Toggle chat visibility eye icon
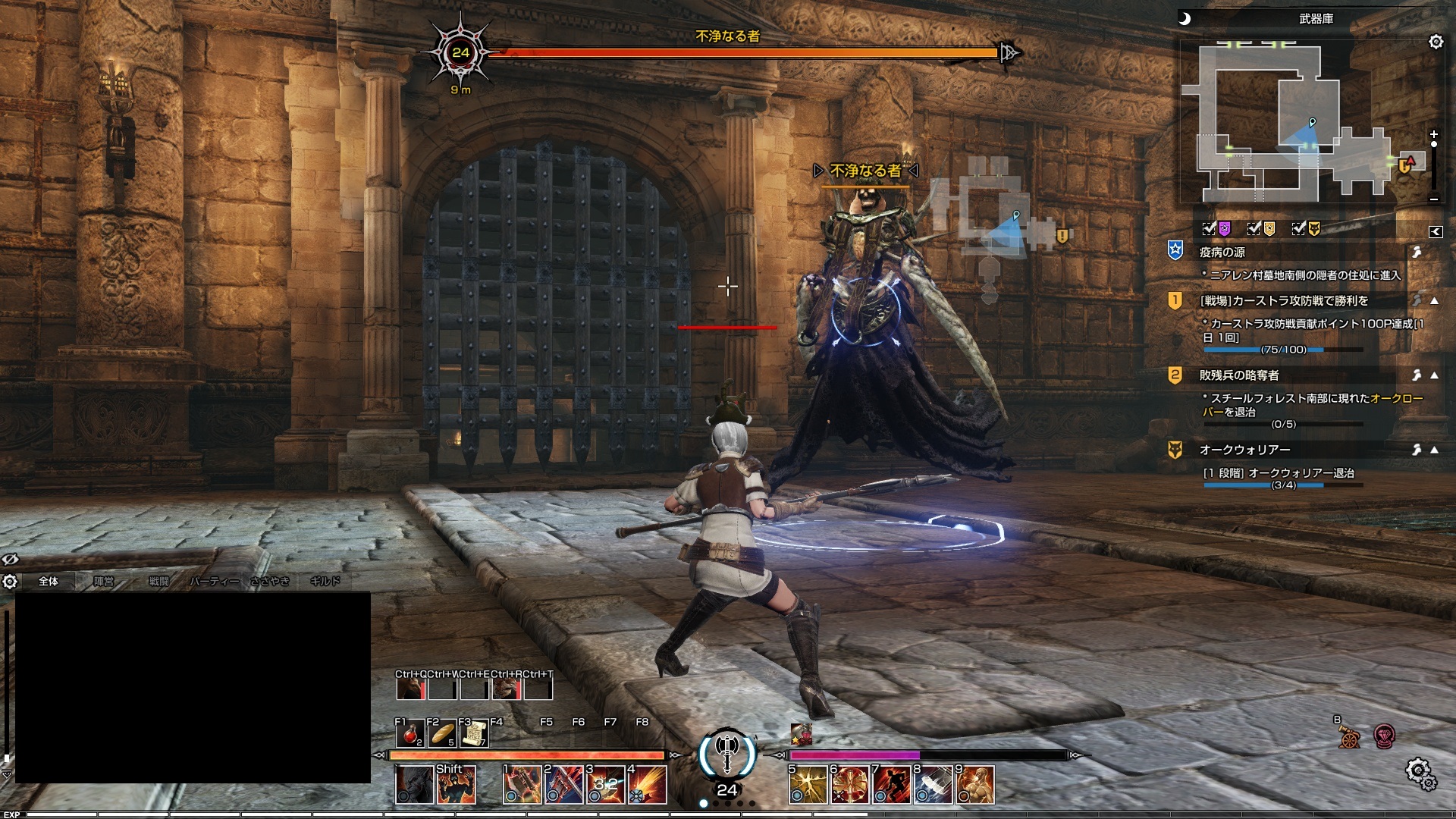The image size is (1456, 819). 10,560
